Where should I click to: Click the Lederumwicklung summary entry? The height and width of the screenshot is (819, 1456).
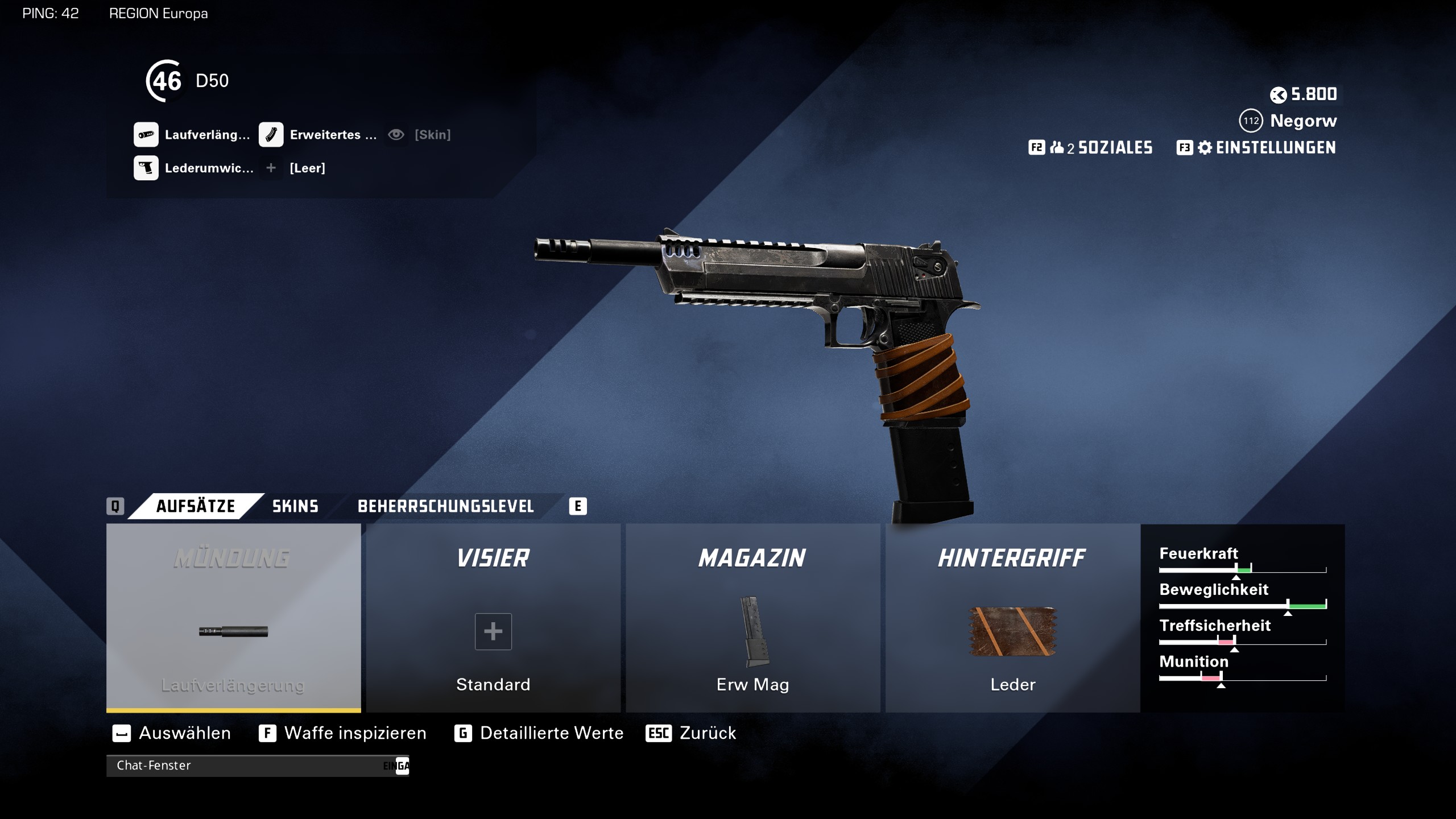[194, 168]
